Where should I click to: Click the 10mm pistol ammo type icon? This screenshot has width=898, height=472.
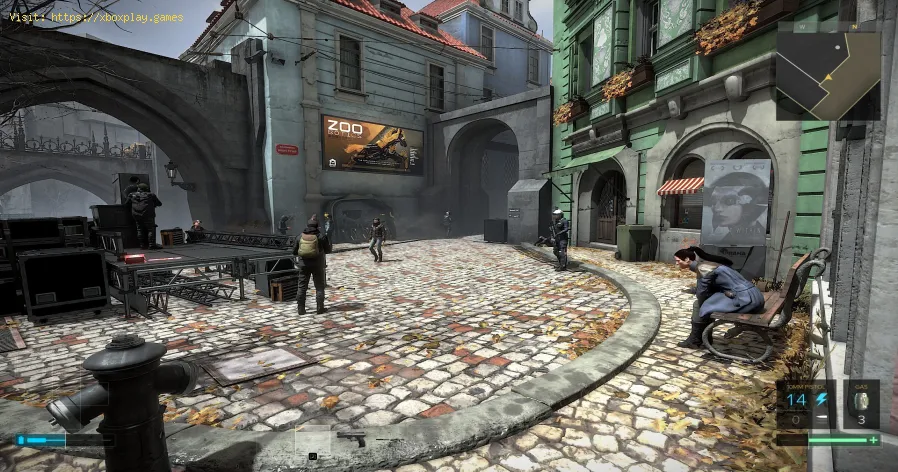[x=821, y=399]
